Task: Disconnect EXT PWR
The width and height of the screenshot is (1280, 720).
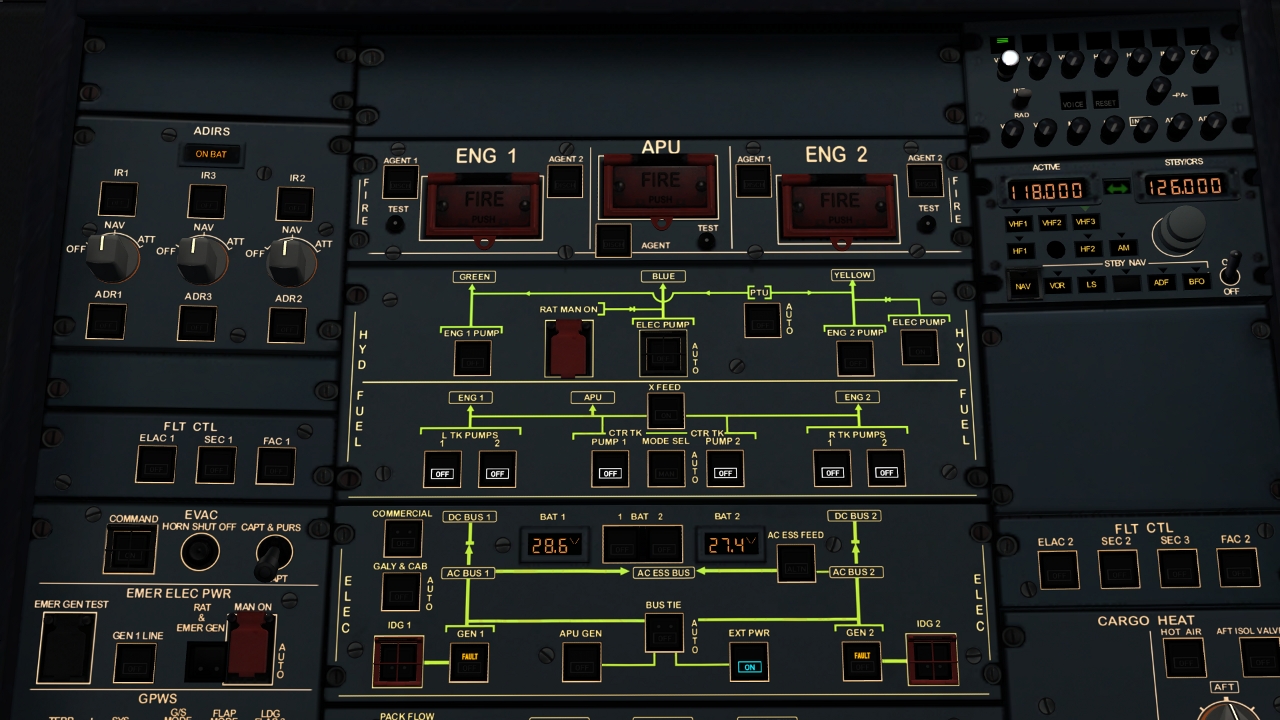Action: pos(750,663)
